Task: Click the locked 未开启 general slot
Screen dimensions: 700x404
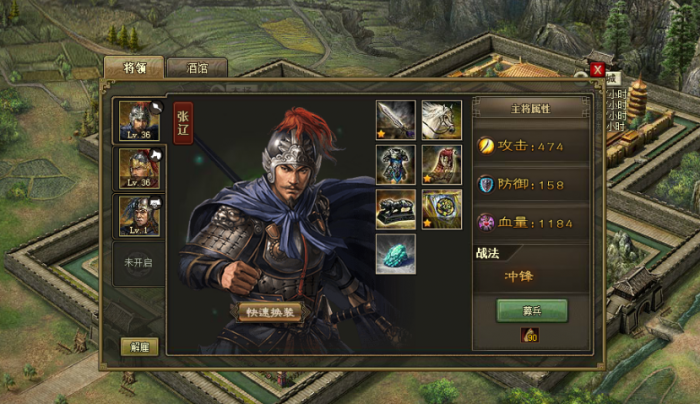Action: (137, 263)
